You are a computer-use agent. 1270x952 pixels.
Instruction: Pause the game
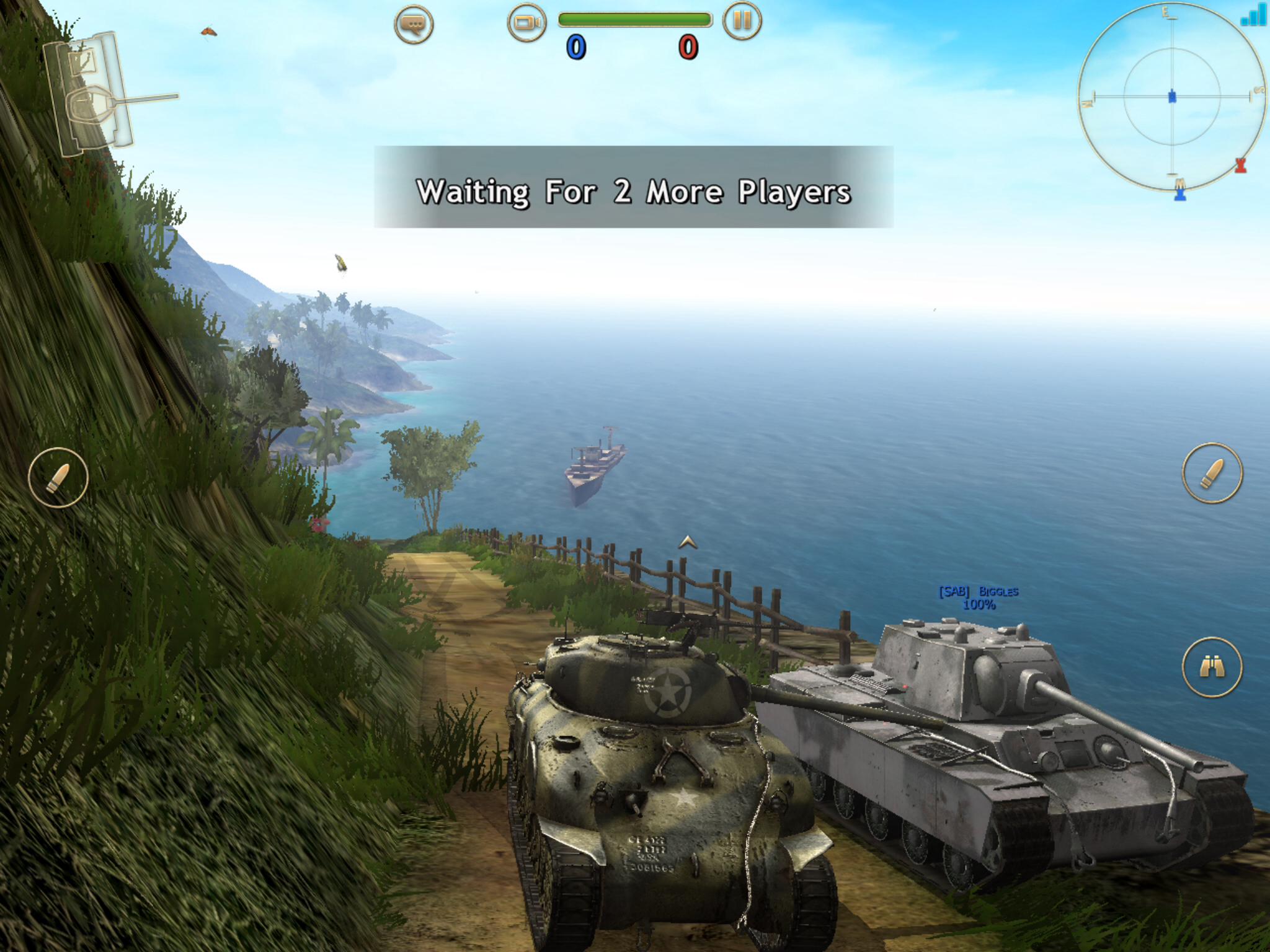(x=742, y=21)
